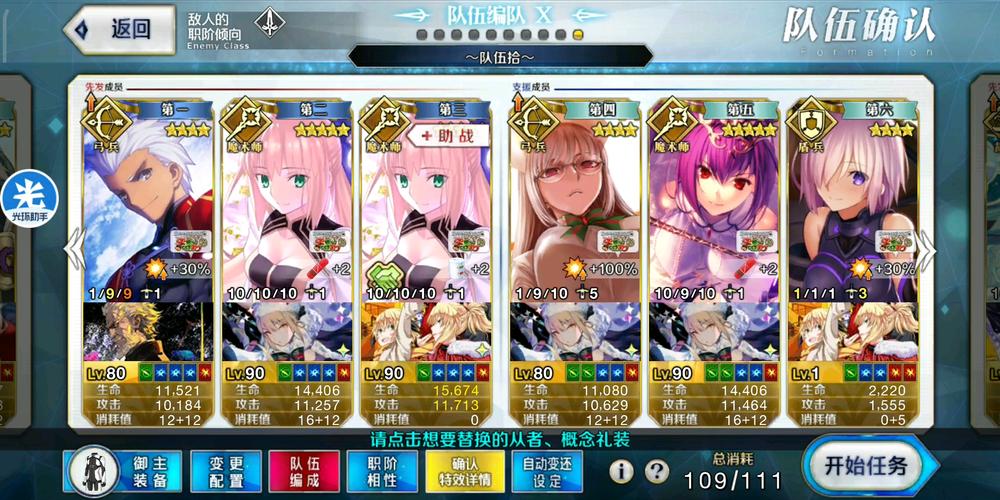This screenshot has width=1000, height=500.
Task: Click the round info 'i' icon
Action: tap(622, 470)
